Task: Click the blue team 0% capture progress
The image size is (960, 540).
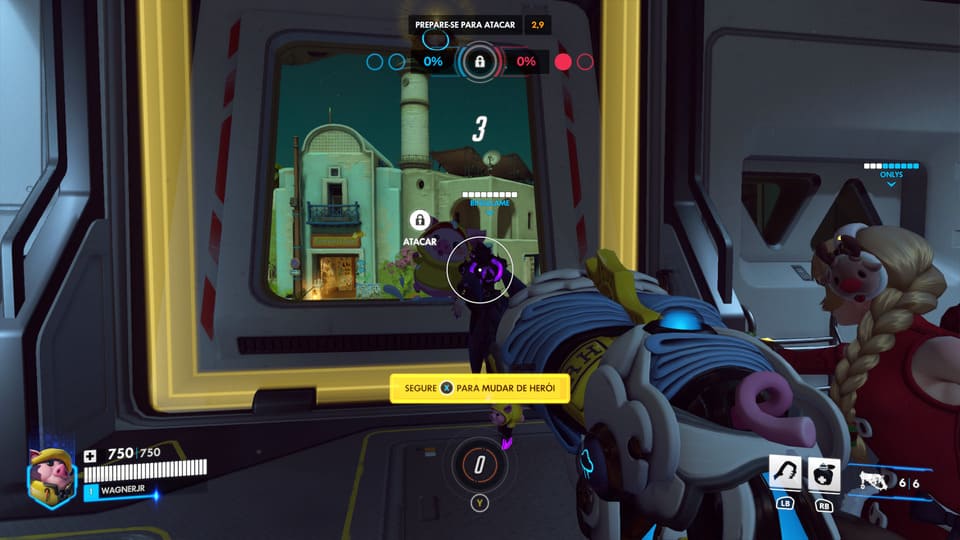Action: coord(432,62)
